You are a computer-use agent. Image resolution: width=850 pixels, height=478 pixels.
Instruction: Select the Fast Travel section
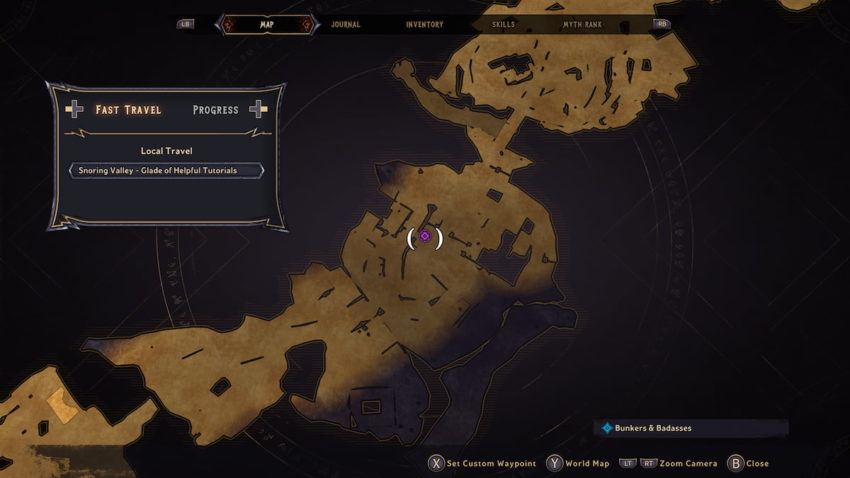(128, 110)
